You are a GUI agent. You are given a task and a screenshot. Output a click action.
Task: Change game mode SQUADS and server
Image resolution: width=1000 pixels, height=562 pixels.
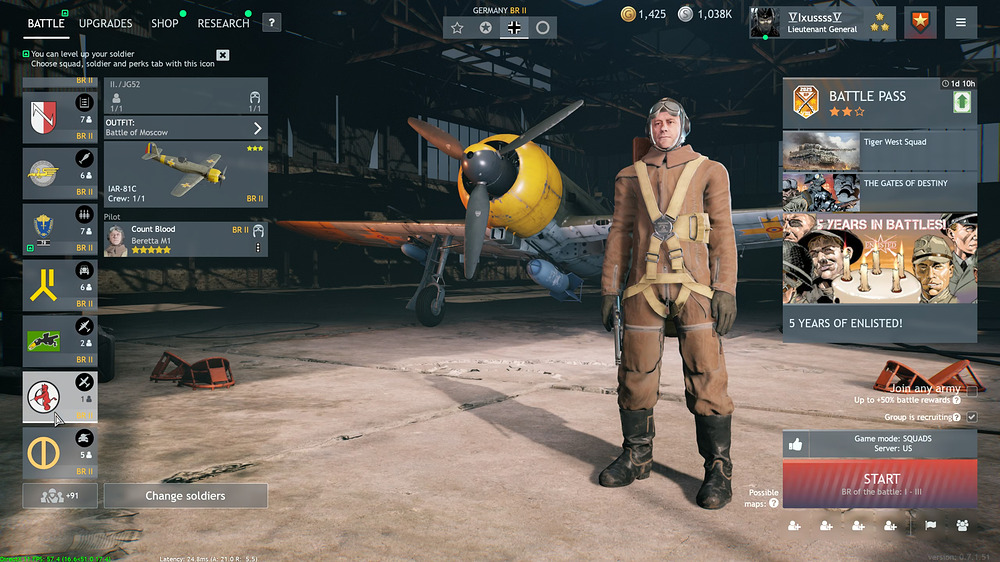[880, 443]
